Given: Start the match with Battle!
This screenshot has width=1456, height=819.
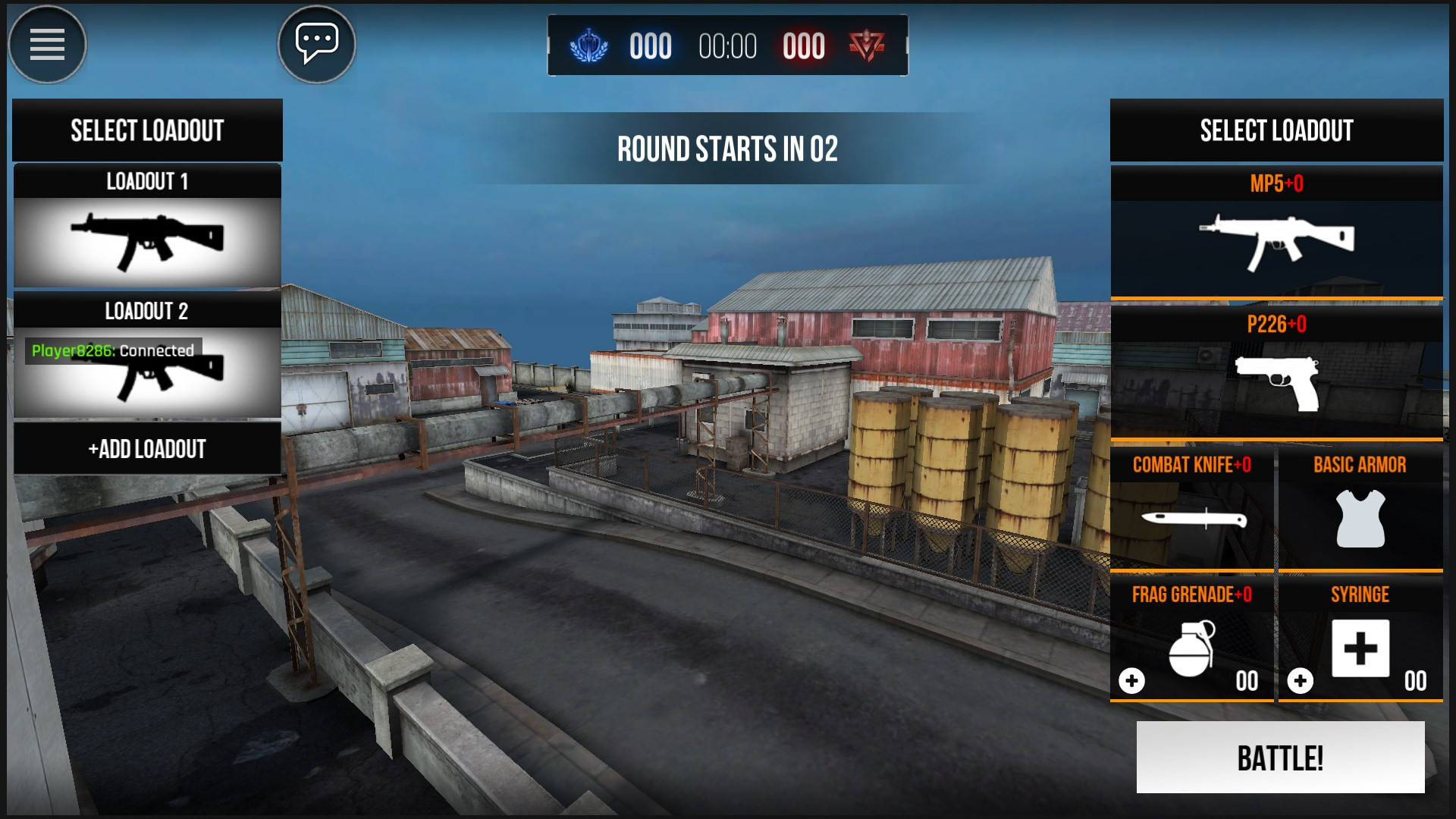Looking at the screenshot, I should click(x=1280, y=758).
